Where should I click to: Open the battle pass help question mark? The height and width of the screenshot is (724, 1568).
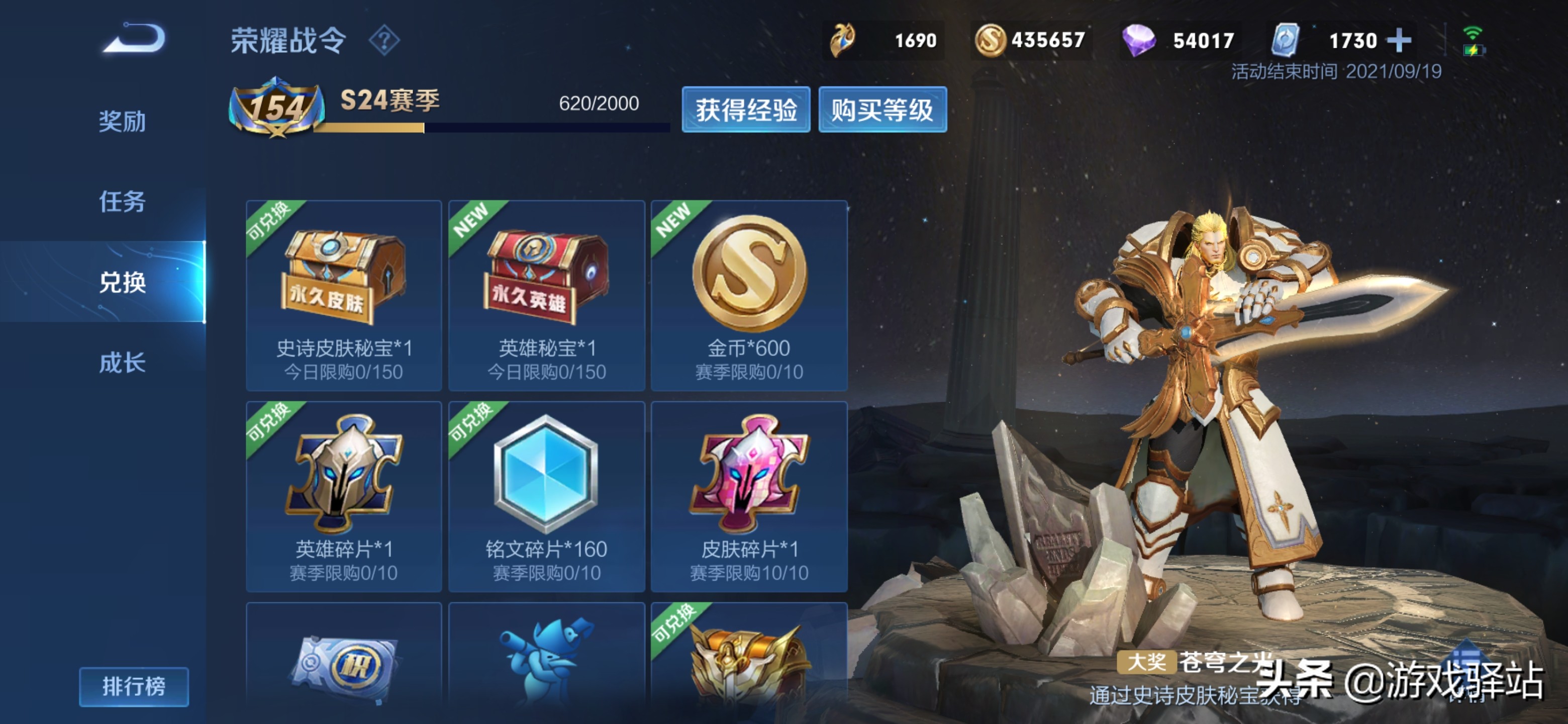(x=384, y=41)
